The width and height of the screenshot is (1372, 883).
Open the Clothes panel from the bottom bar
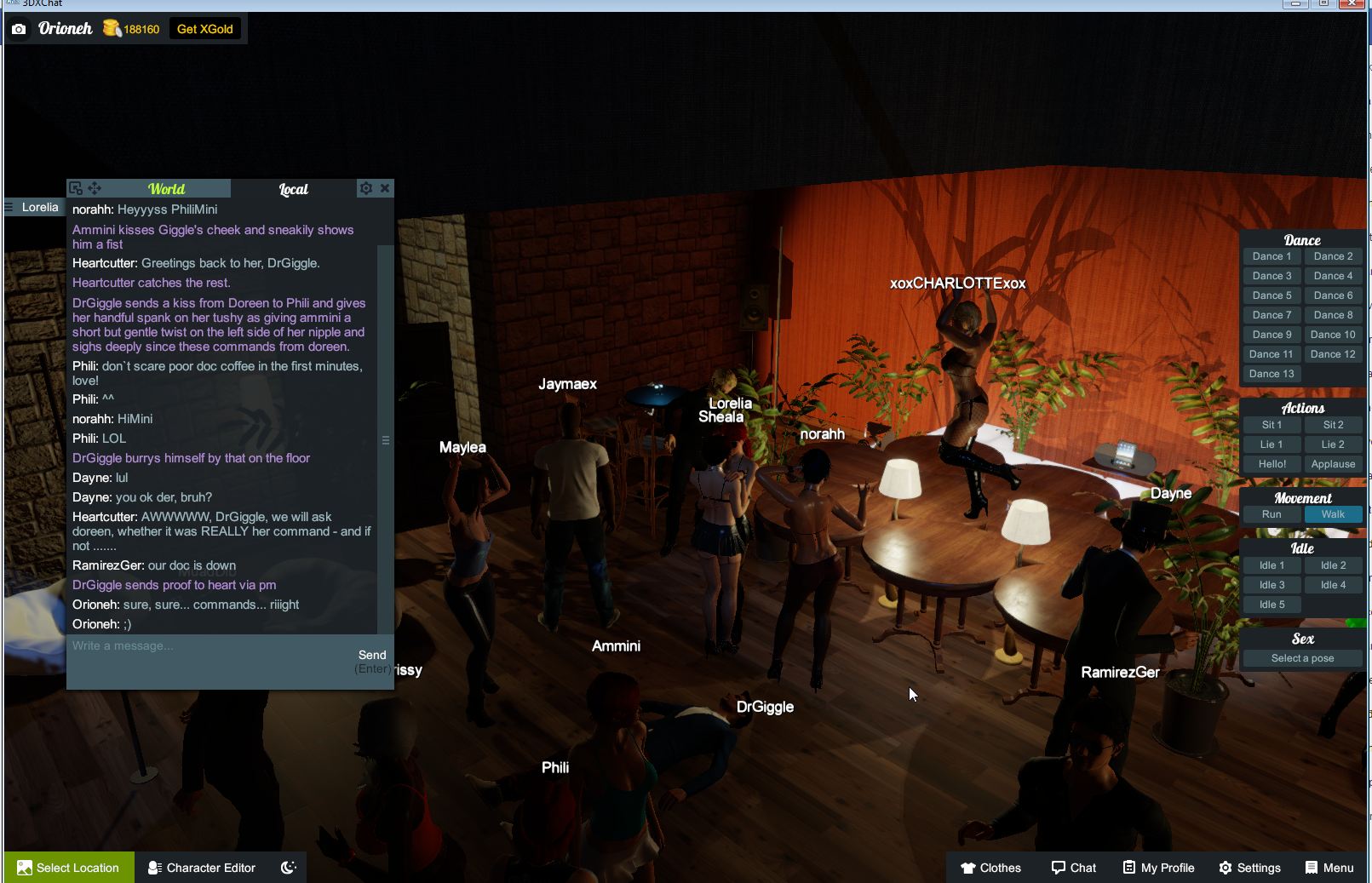tap(990, 868)
